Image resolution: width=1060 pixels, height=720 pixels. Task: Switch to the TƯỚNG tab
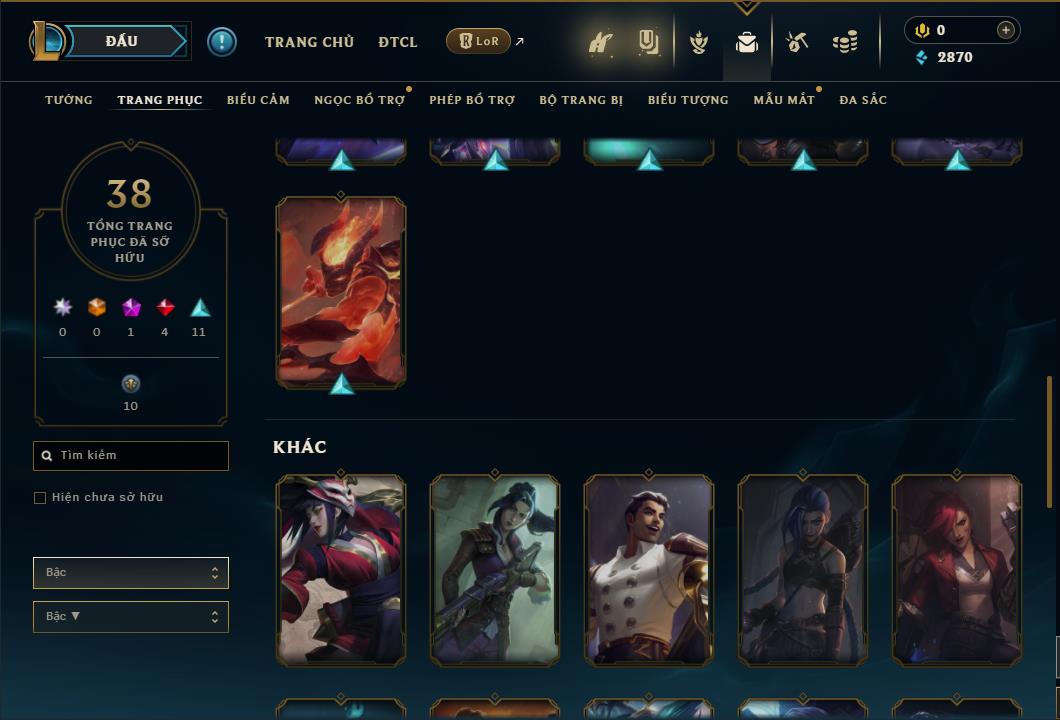click(69, 100)
